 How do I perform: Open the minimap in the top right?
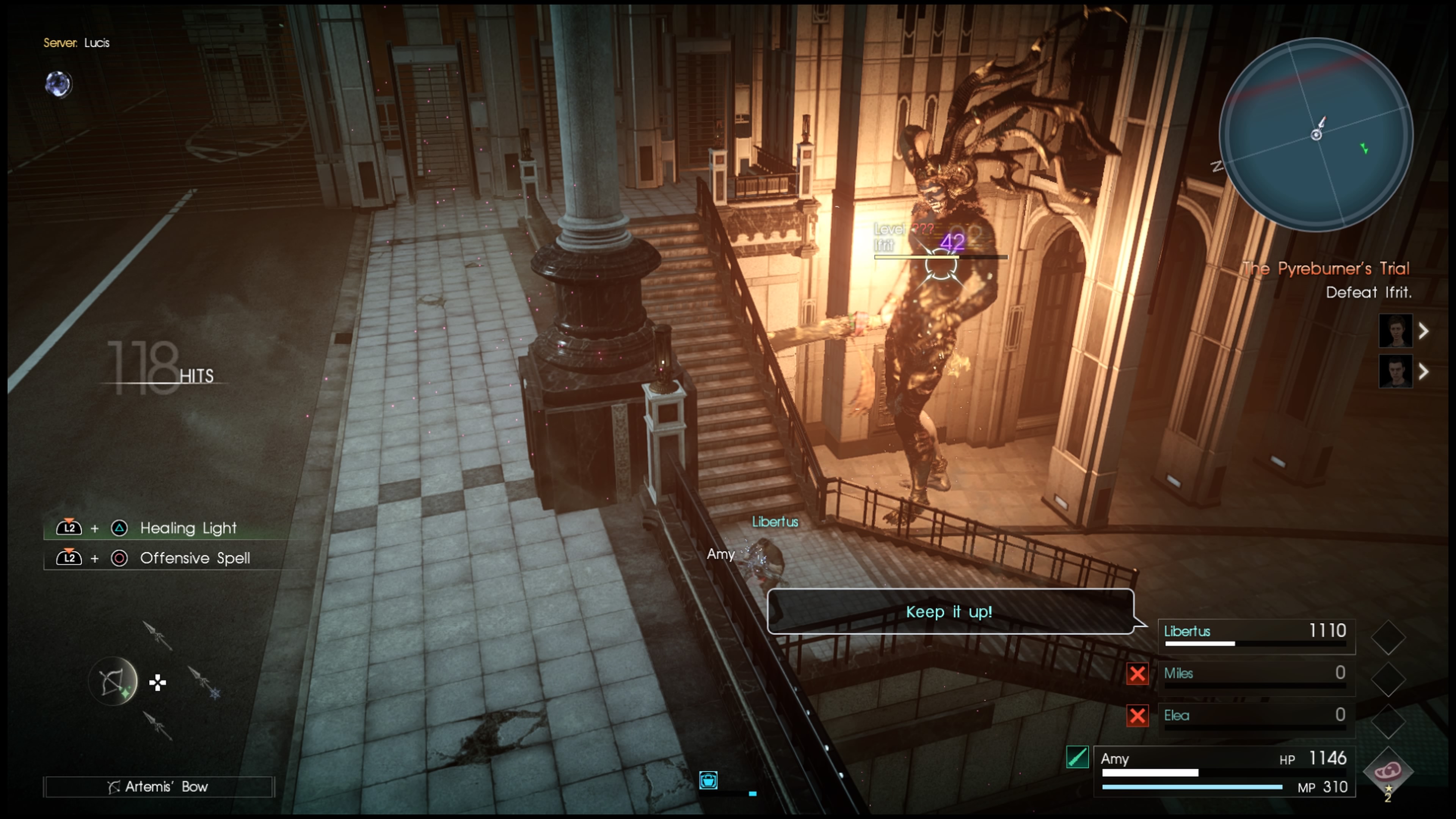click(1317, 135)
